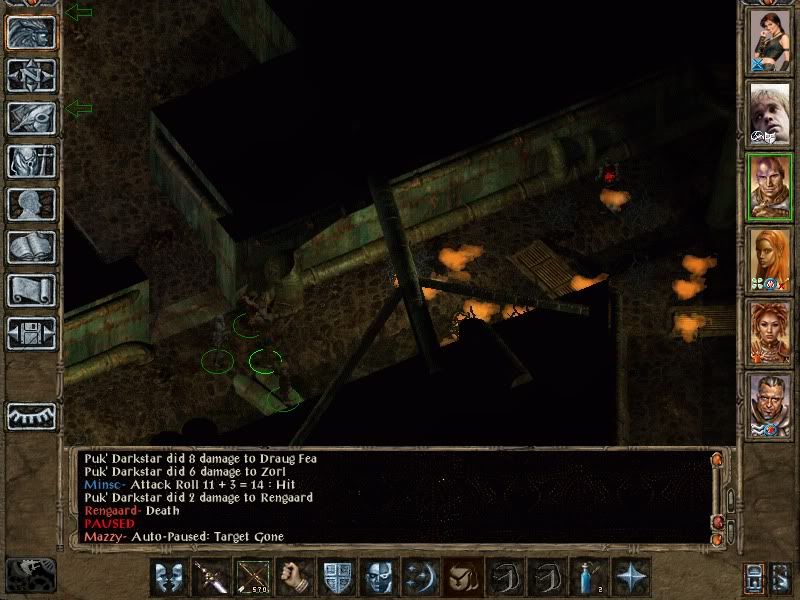Image resolution: width=800 pixels, height=600 pixels.
Task: Open the options menu via floppy disk icon
Action: click(x=30, y=333)
